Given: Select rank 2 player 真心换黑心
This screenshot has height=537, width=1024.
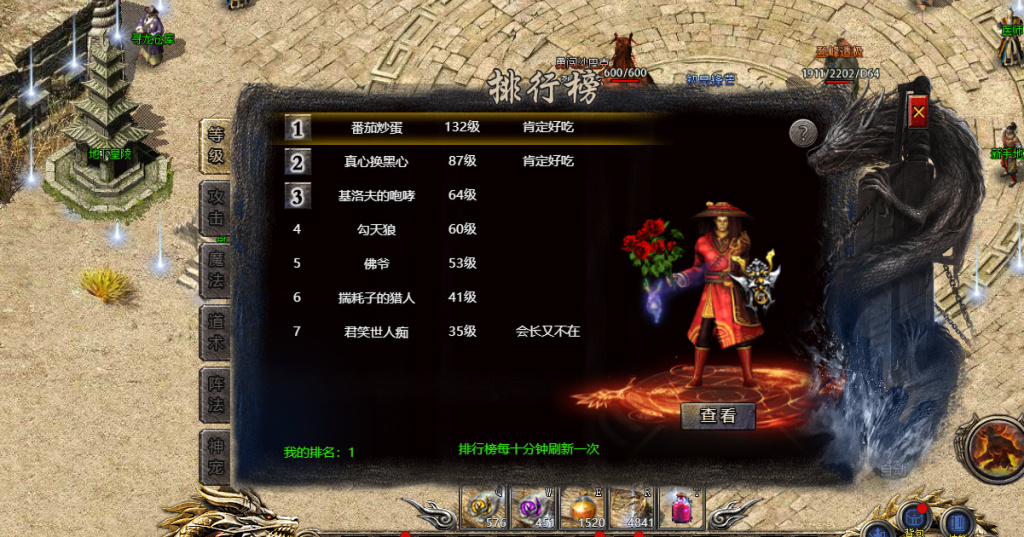Looking at the screenshot, I should coord(378,161).
